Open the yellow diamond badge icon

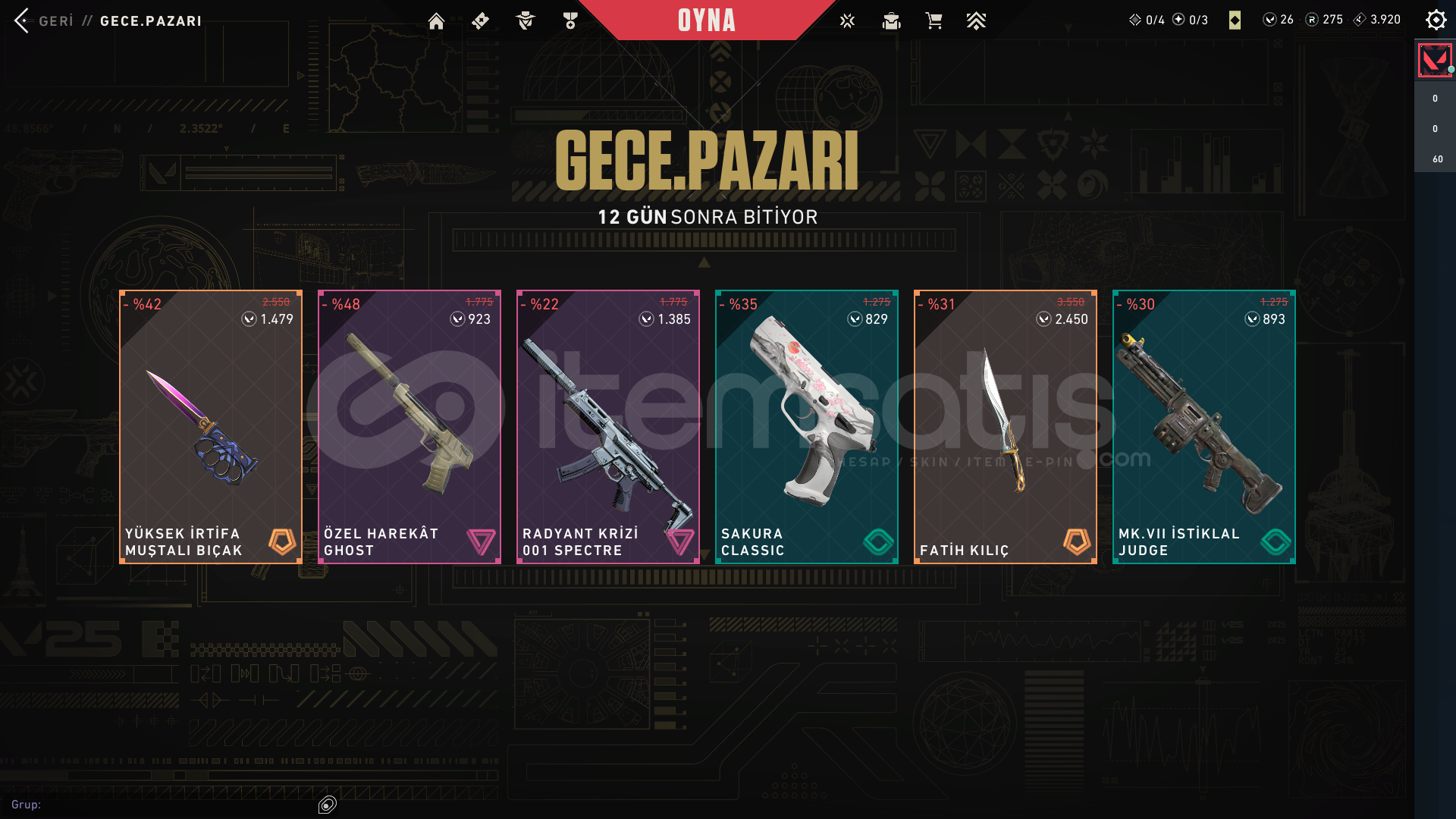tap(1235, 20)
